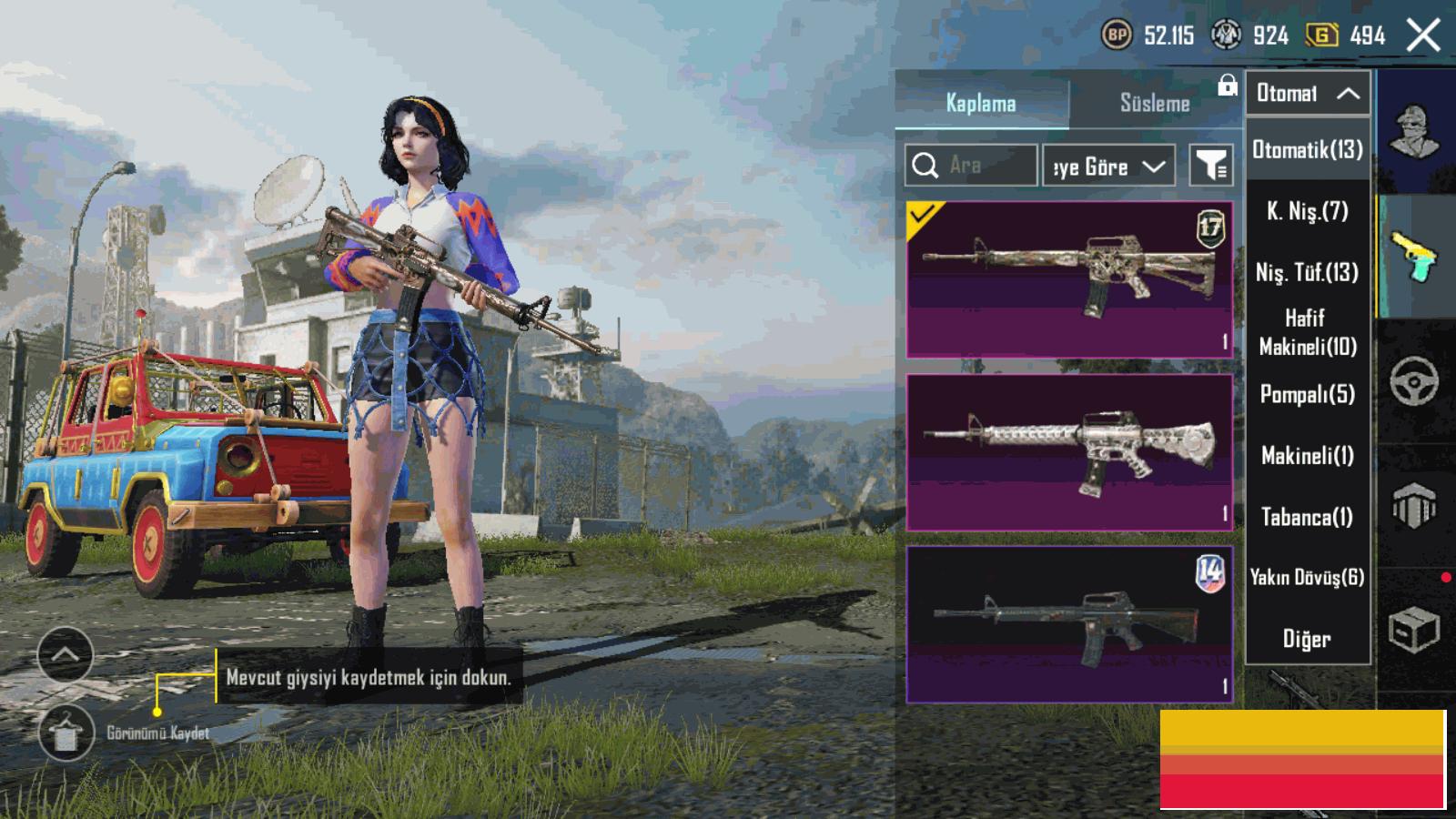
Task: Open the filter funnel button
Action: 1211,166
